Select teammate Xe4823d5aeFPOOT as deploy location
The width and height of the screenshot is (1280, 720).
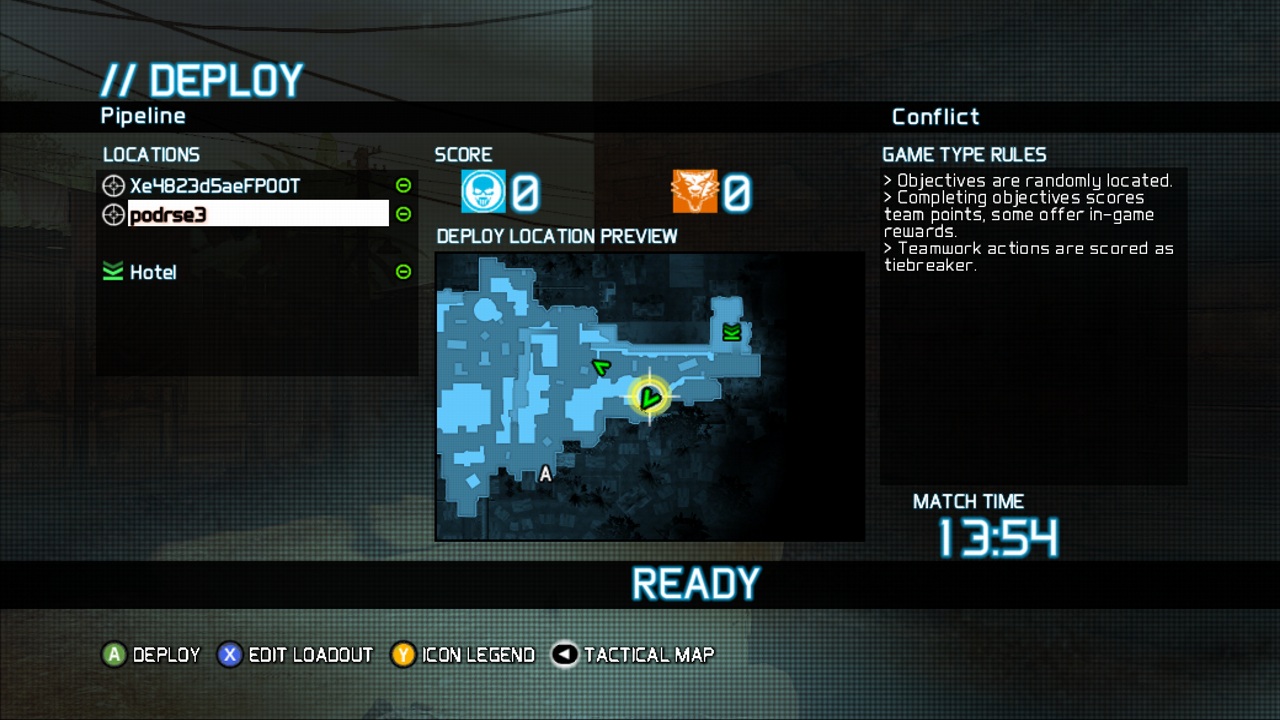click(x=215, y=186)
